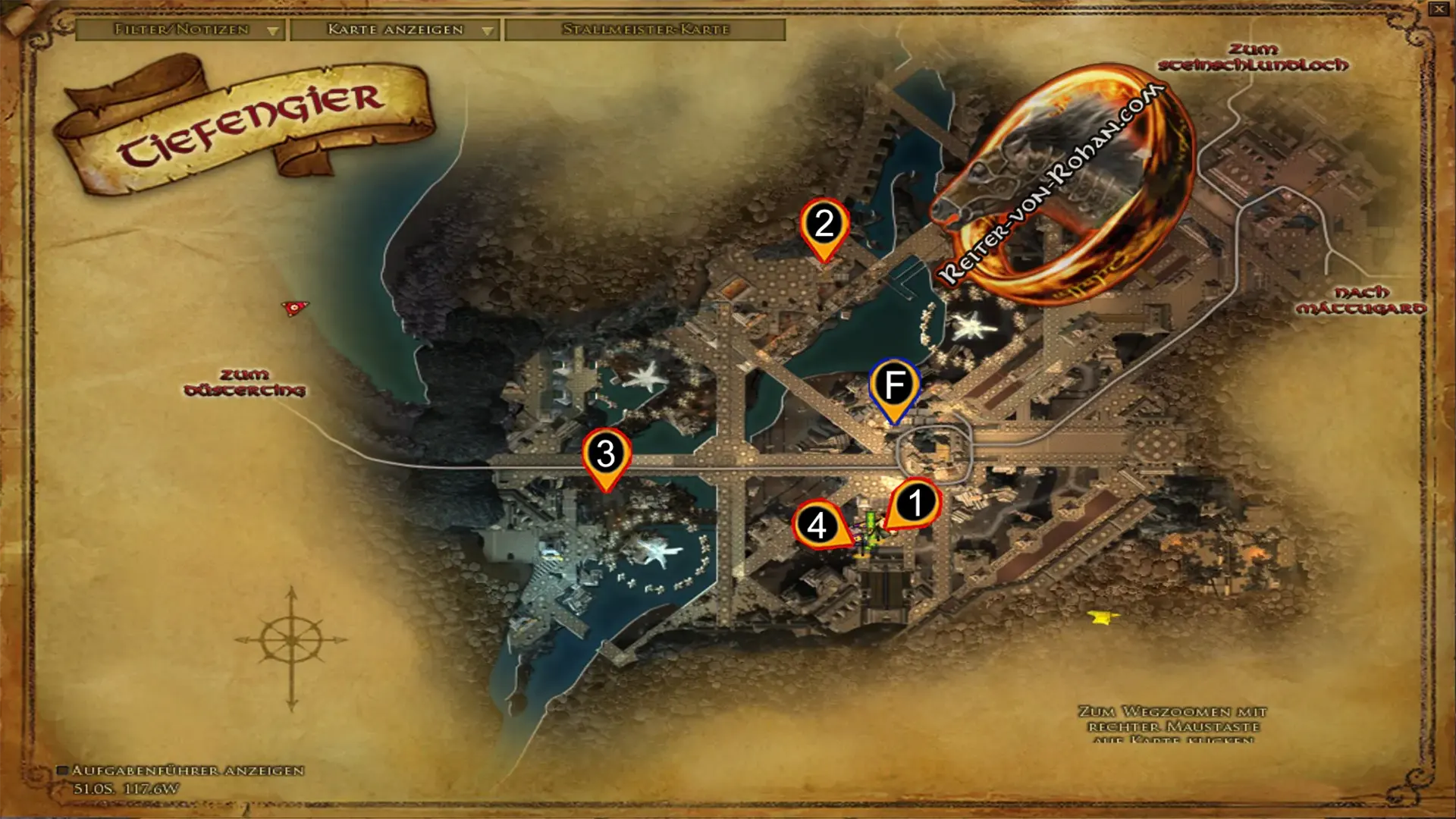Viewport: 1456px width, 819px height.
Task: Click marker 2 at the northern docks
Action: click(x=823, y=224)
